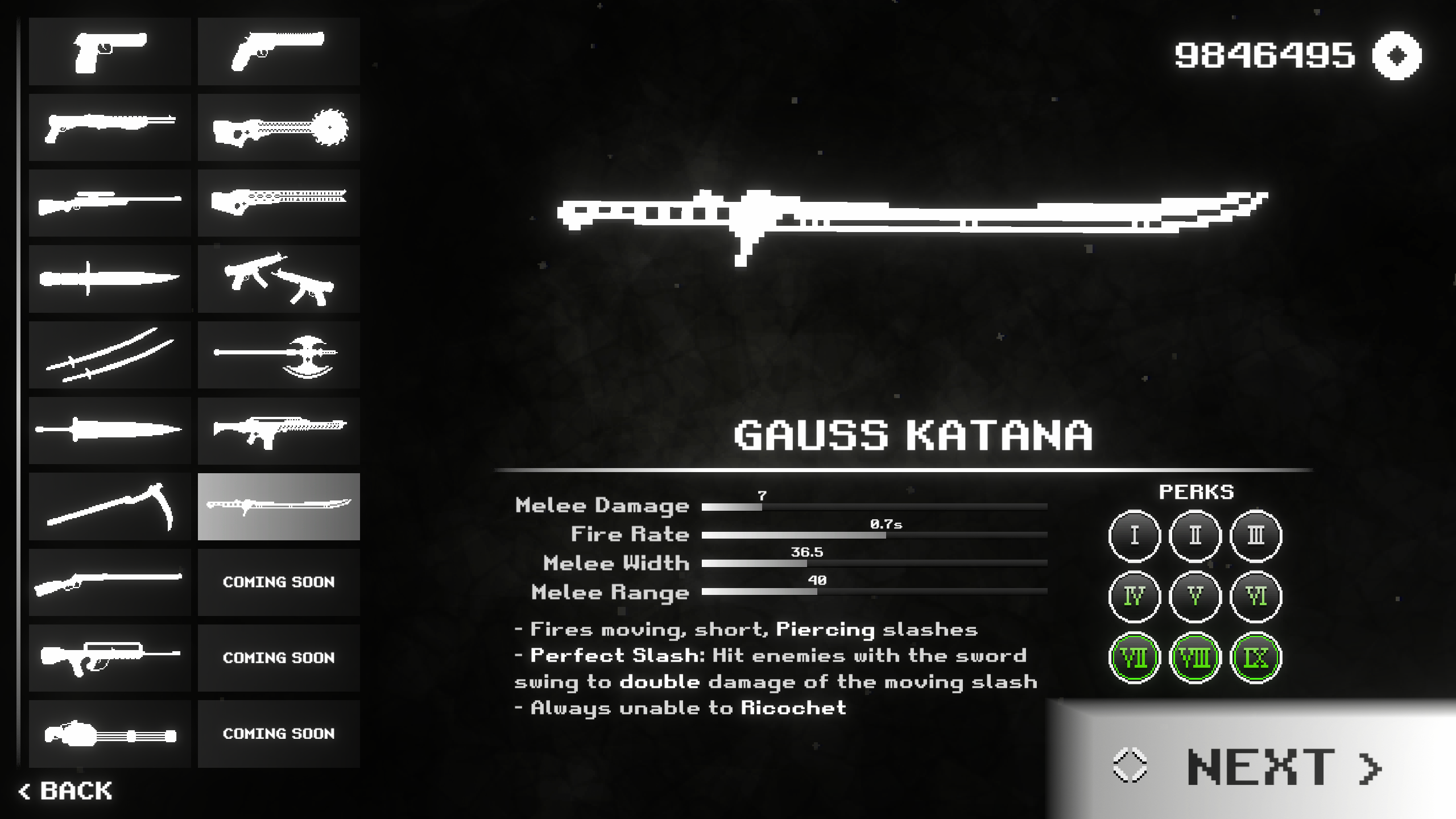Open the lever-action rifle weapon
The width and height of the screenshot is (1456, 819).
[109, 582]
